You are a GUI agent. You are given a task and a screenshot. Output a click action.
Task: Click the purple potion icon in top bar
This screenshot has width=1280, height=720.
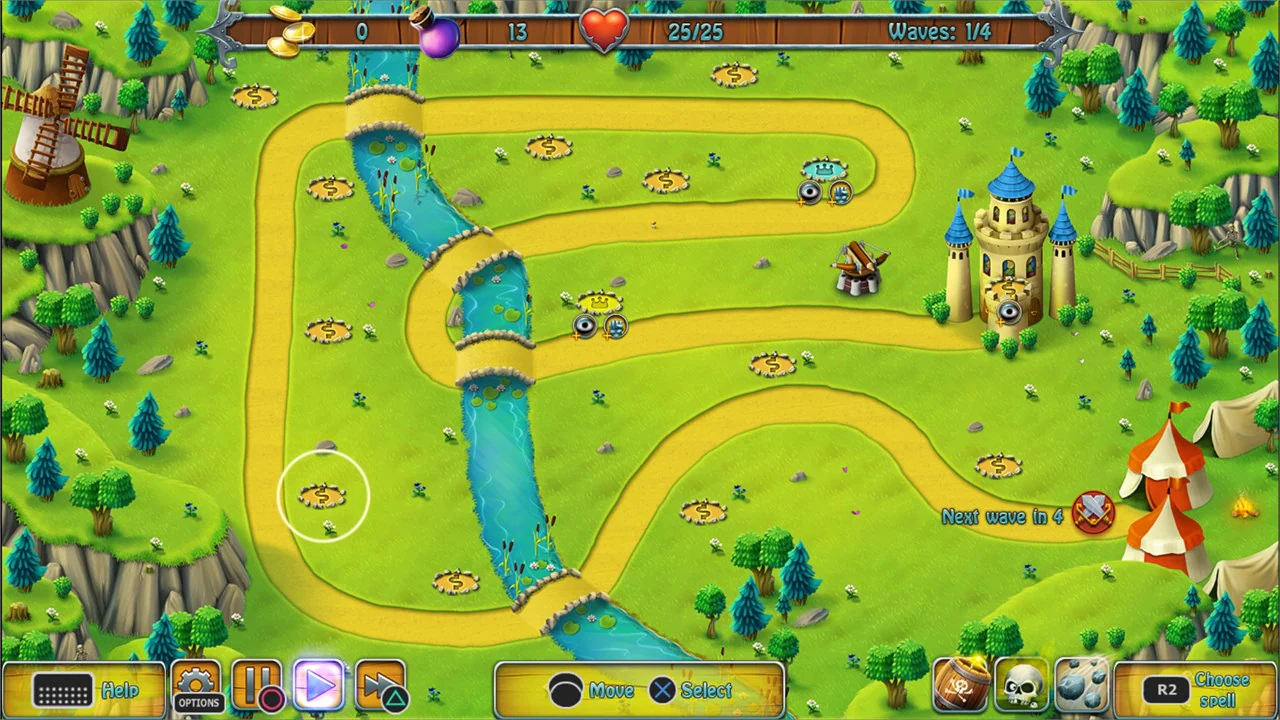[440, 36]
